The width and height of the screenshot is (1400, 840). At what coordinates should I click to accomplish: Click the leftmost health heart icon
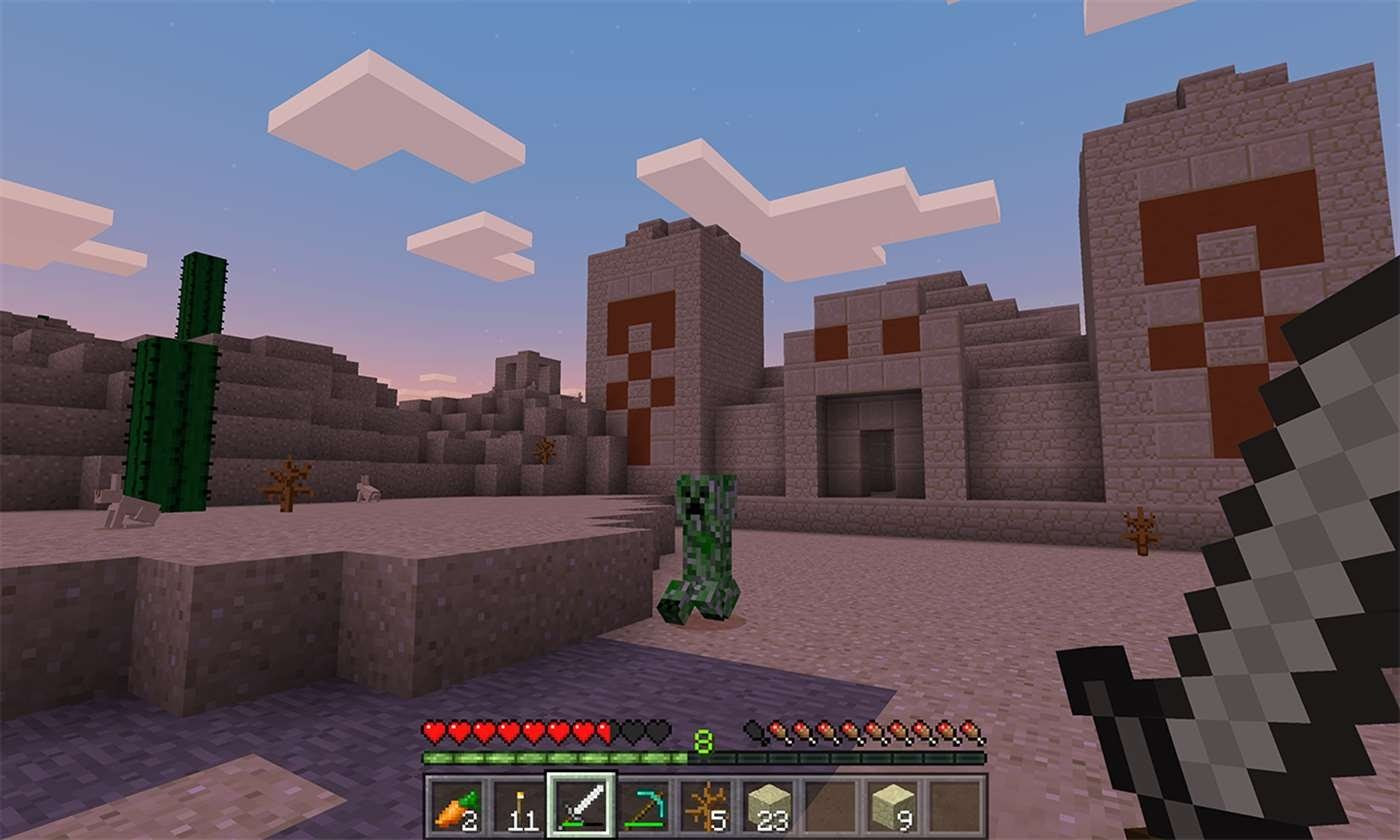[x=435, y=731]
